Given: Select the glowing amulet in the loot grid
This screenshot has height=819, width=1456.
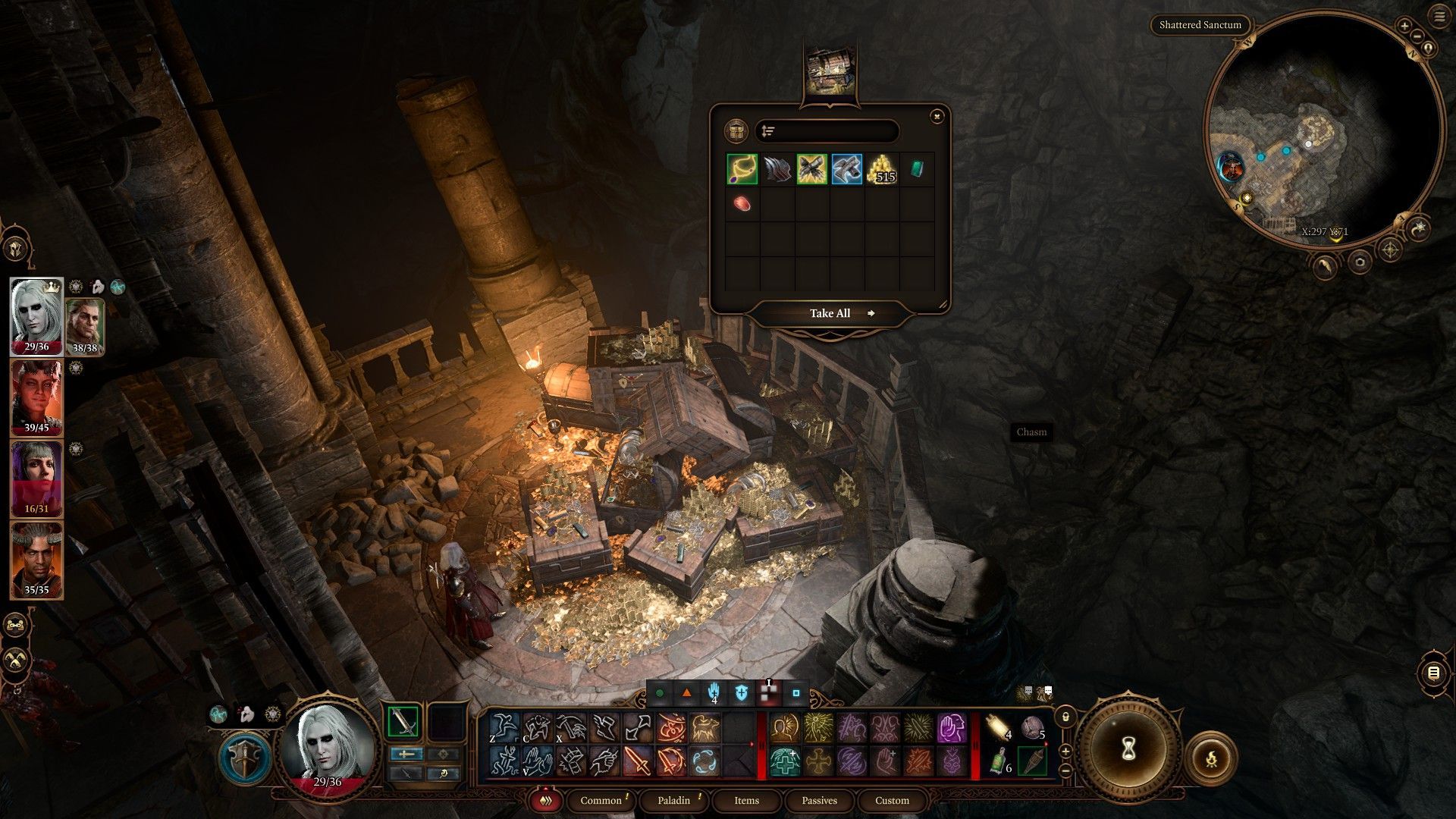Looking at the screenshot, I should click(742, 169).
